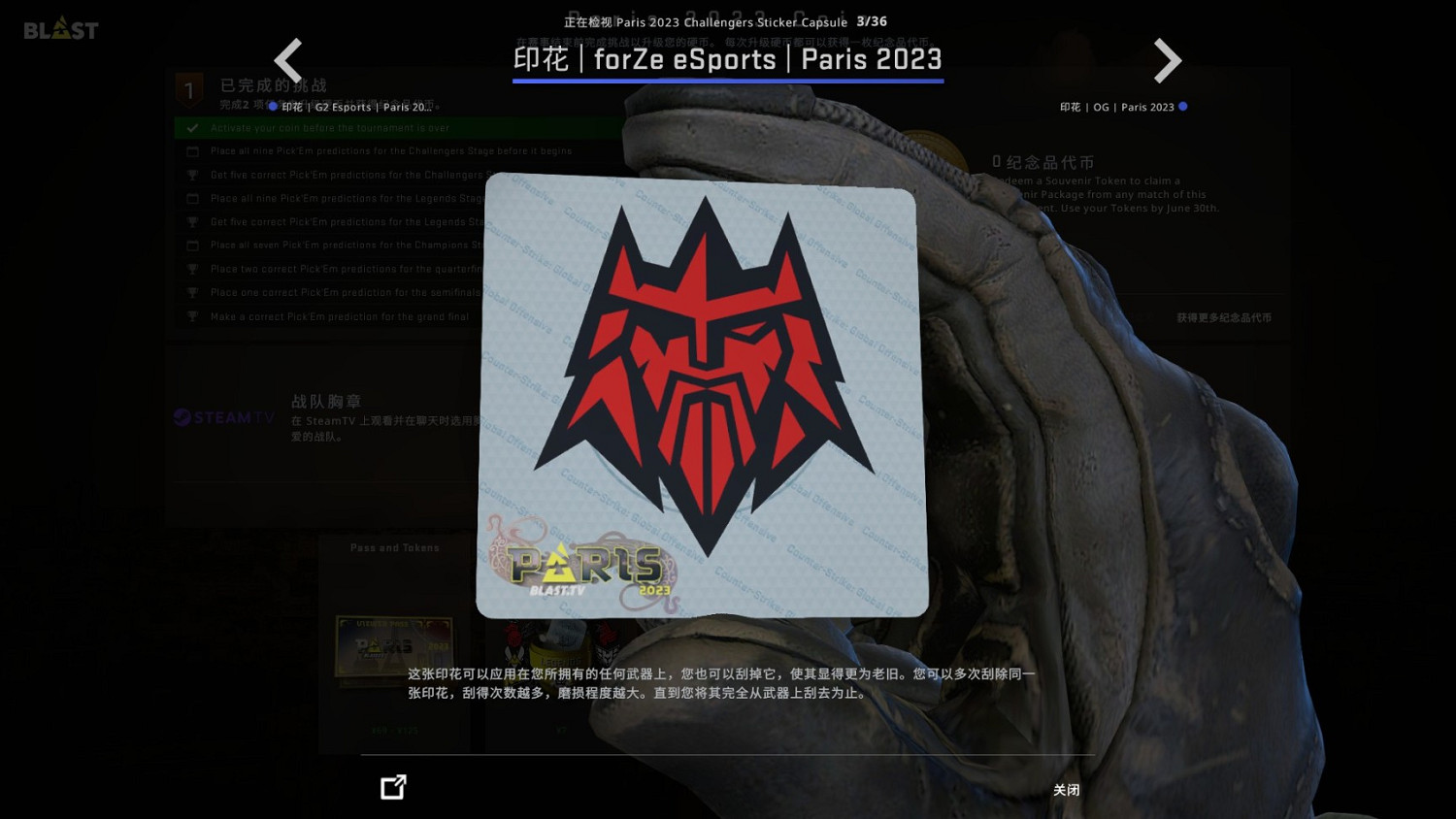Viewport: 1456px width, 819px height.
Task: Open 获得更多纪念品代币 to get more tokens
Action: click(1223, 316)
